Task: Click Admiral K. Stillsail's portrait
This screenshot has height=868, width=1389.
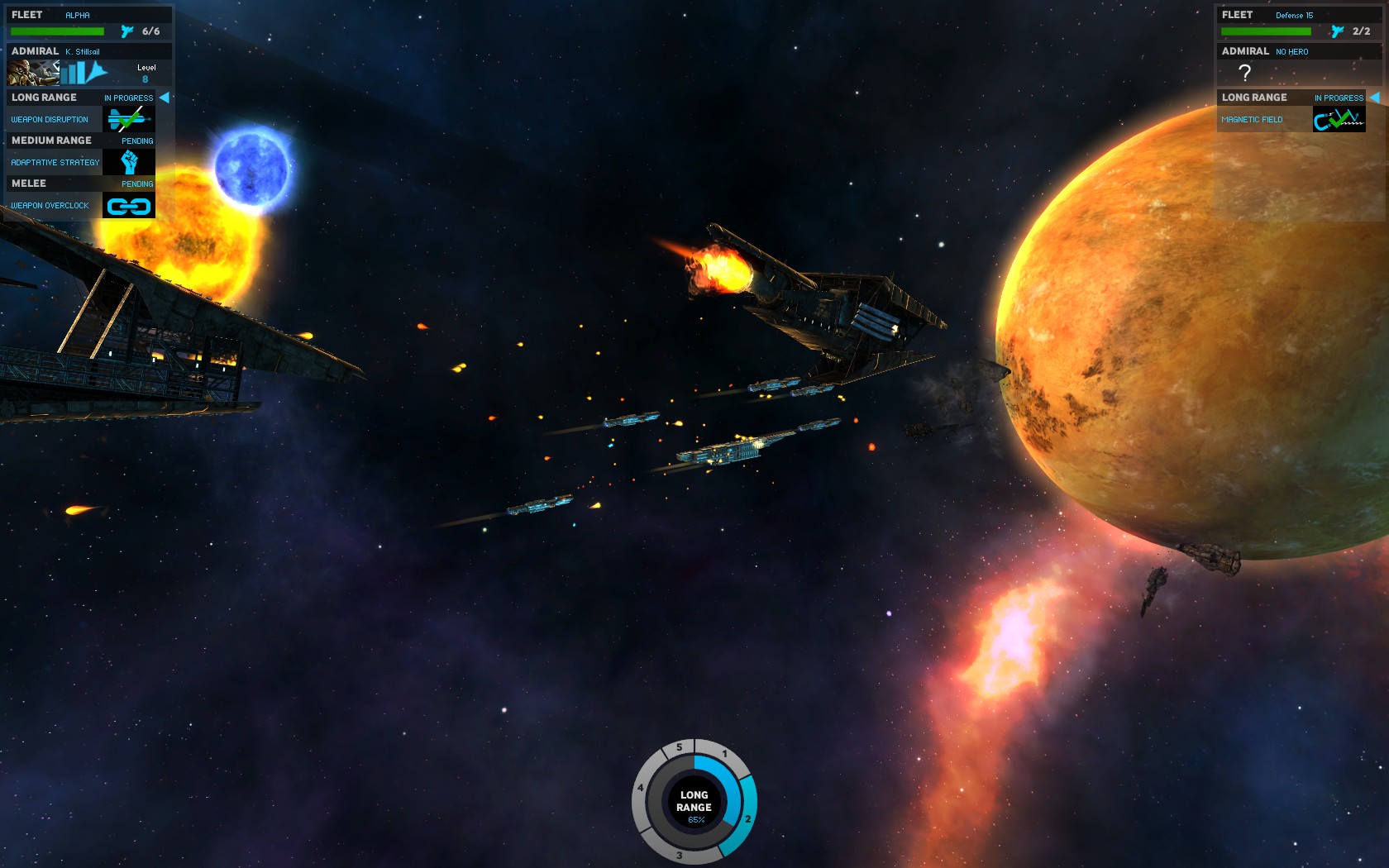Action: [32, 73]
